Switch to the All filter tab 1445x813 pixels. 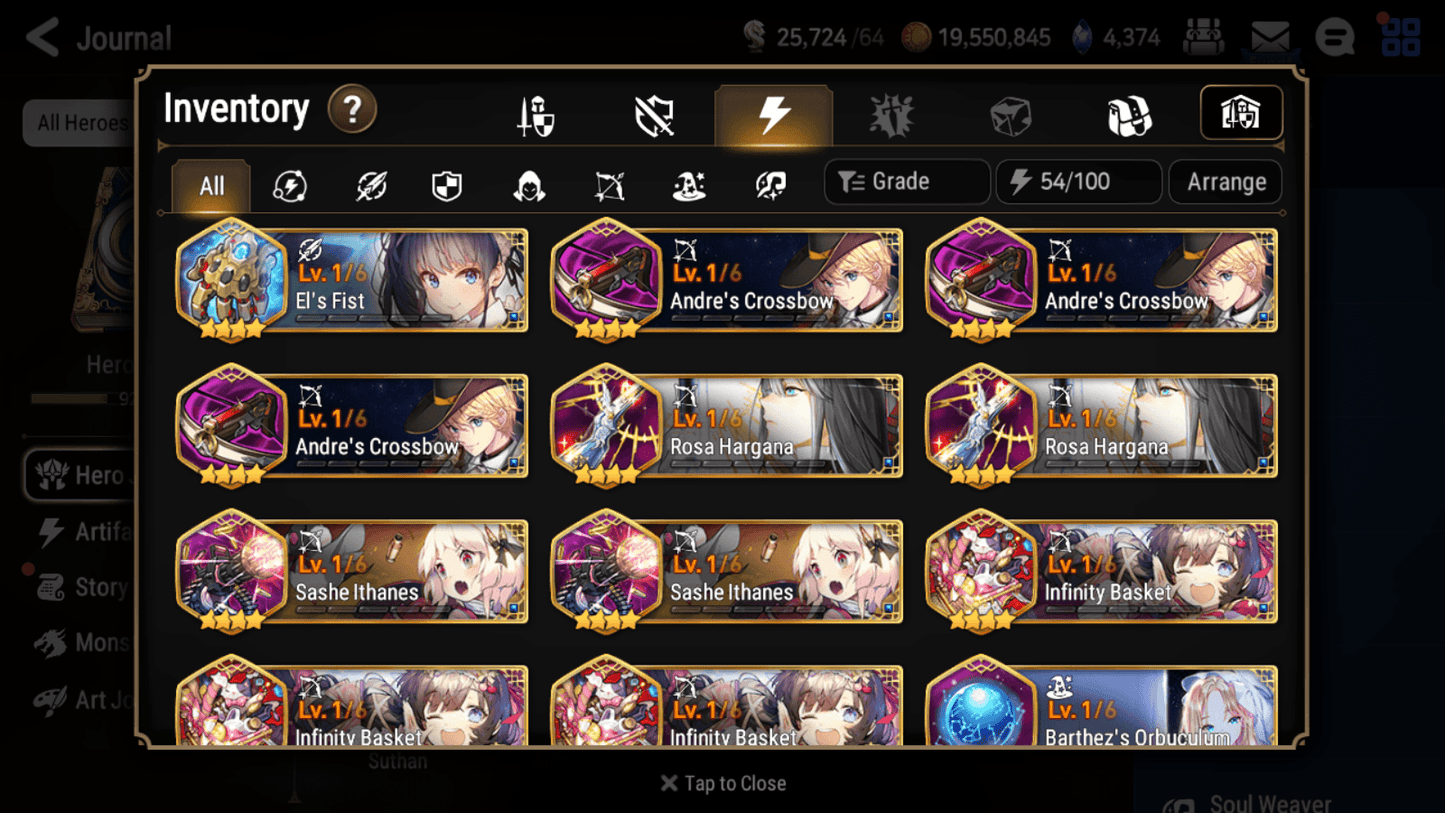click(x=210, y=185)
